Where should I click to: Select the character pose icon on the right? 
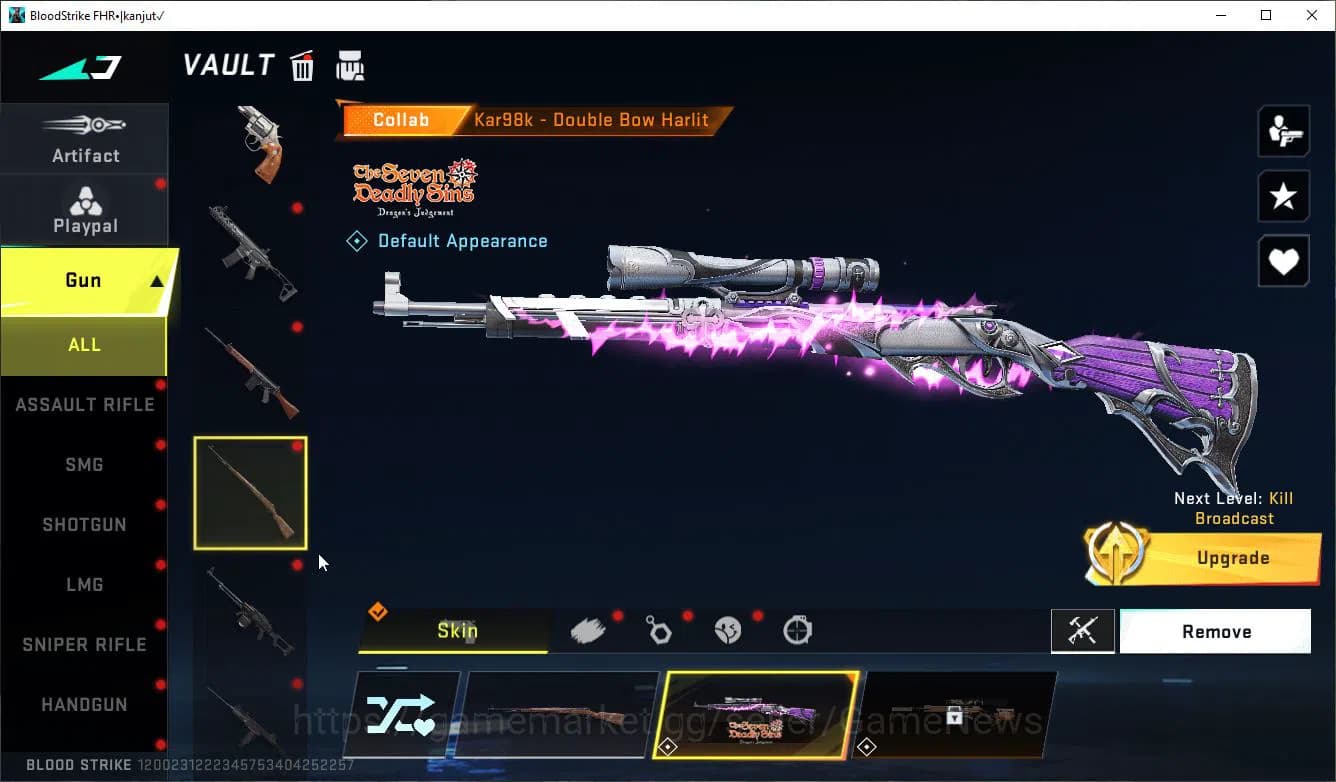tap(1283, 131)
